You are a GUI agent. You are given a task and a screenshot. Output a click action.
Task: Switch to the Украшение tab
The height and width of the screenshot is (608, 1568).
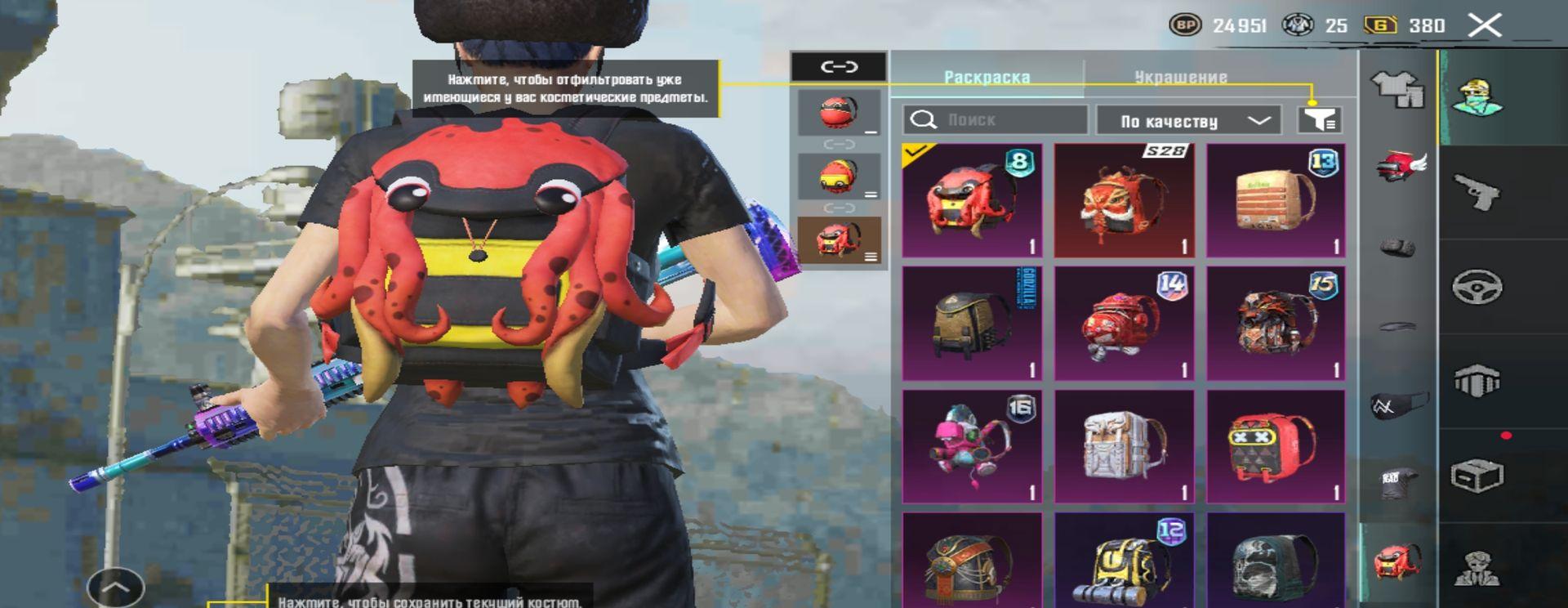1180,78
